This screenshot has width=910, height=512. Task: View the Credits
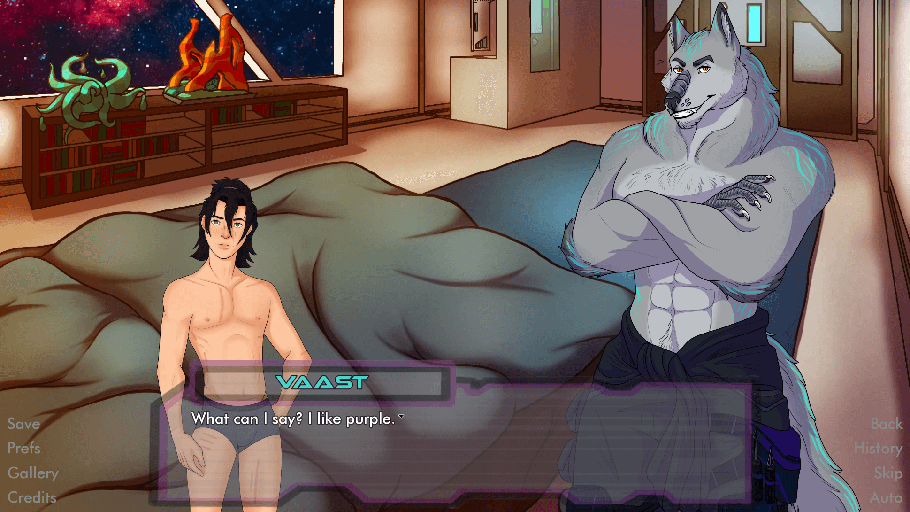[x=31, y=497]
